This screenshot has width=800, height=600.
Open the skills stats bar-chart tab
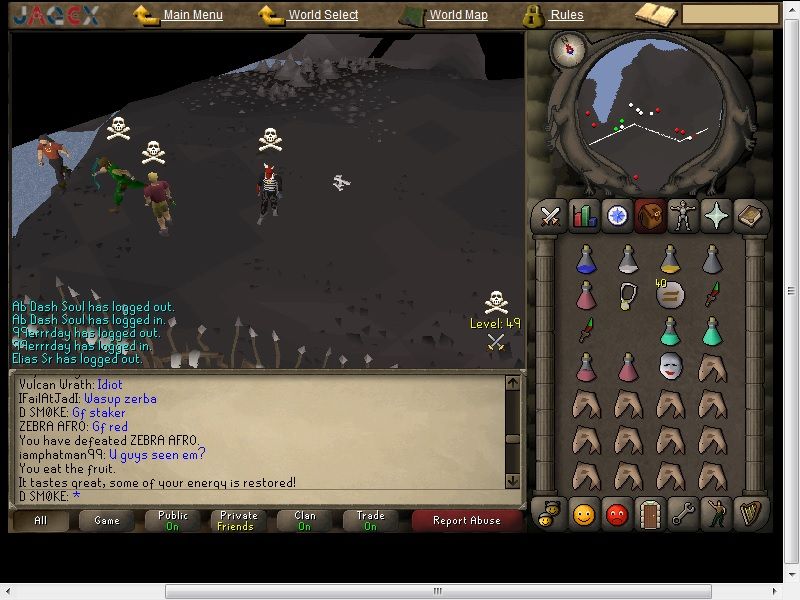583,216
